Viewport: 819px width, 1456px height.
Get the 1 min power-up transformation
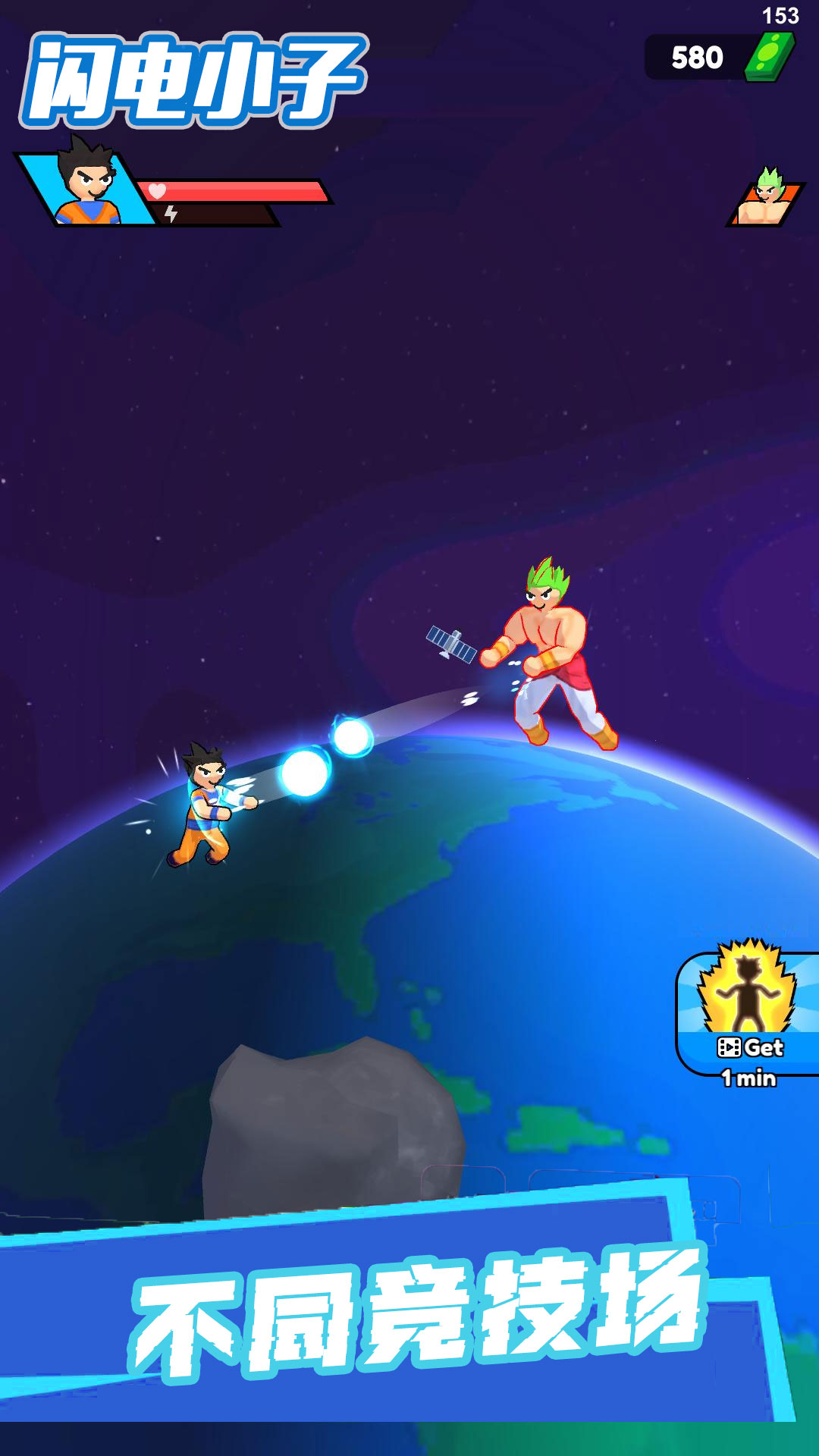pos(748,1014)
